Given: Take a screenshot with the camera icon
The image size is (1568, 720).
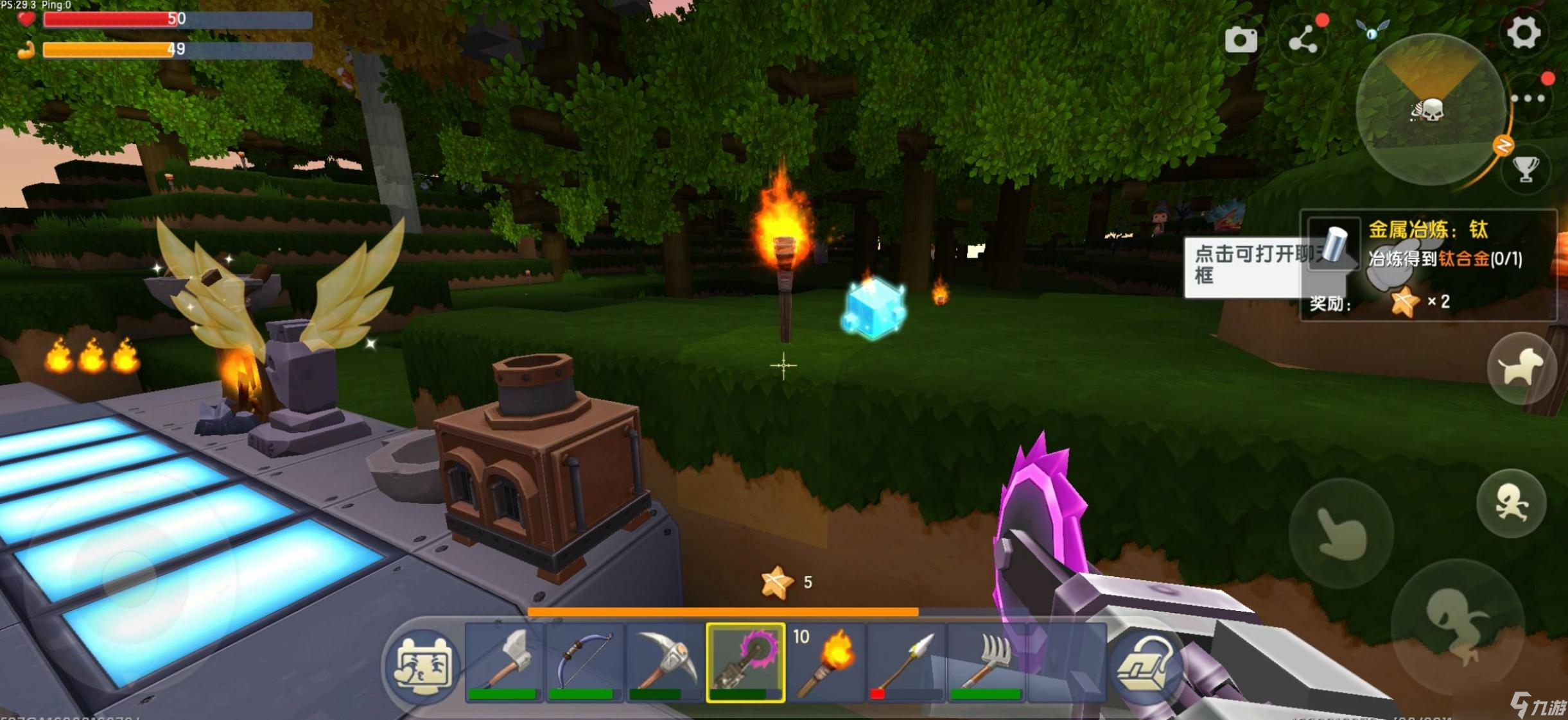Looking at the screenshot, I should coord(1241,40).
